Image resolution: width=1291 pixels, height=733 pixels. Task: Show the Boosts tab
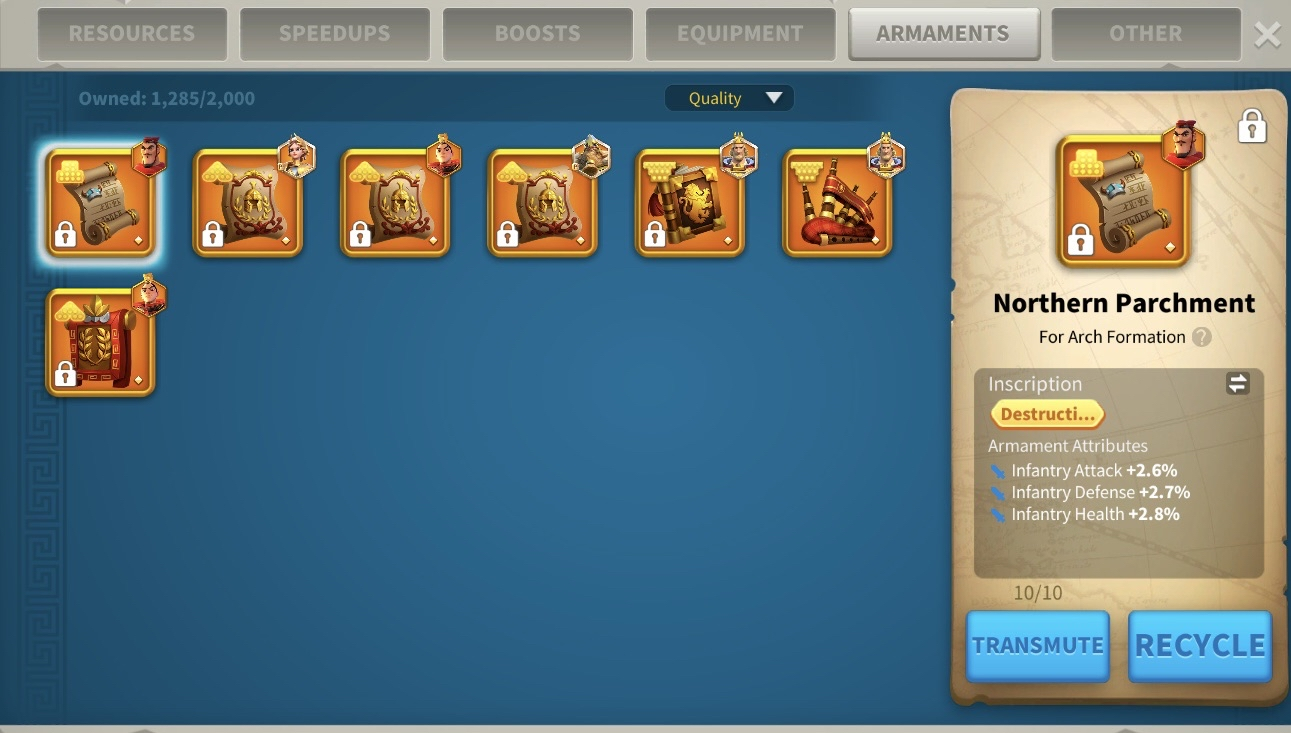pos(538,34)
